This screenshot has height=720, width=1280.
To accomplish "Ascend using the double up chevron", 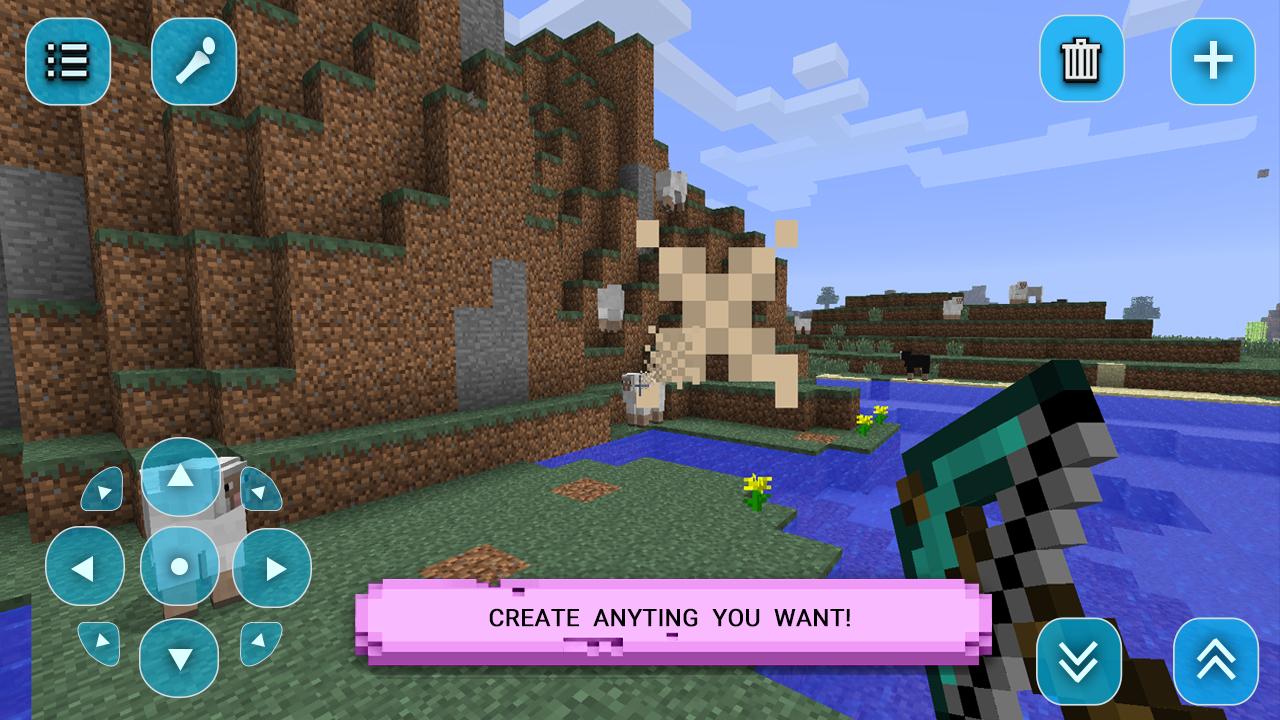I will [x=1215, y=660].
